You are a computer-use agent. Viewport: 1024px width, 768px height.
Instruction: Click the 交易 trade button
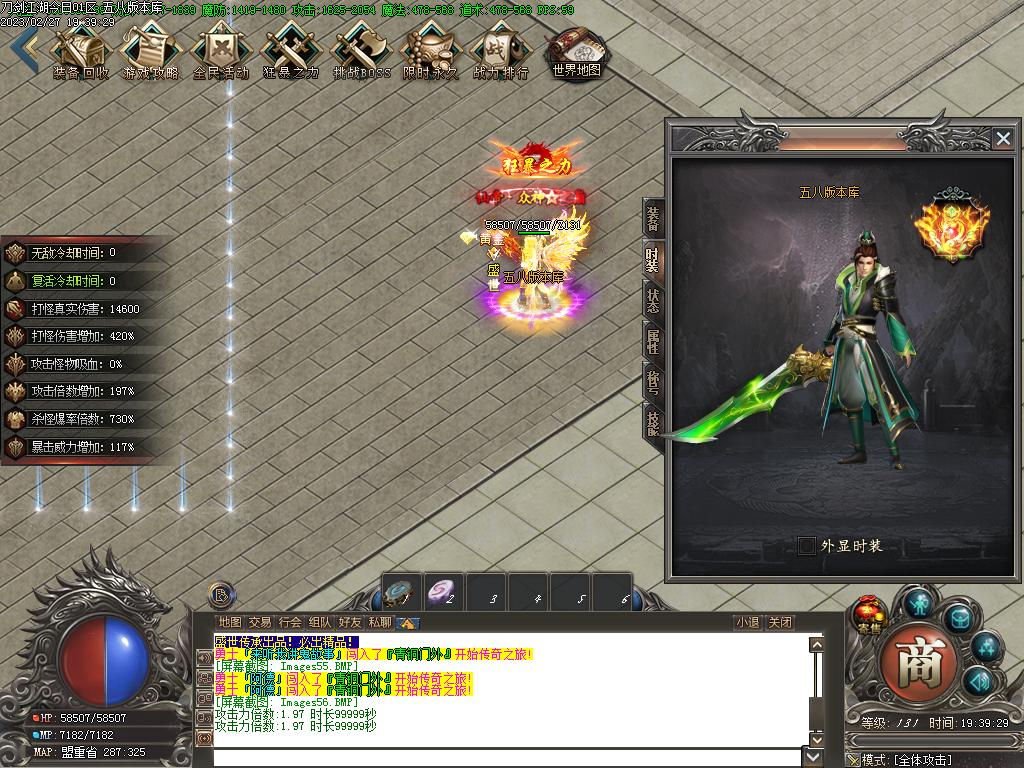pyautogui.click(x=260, y=622)
